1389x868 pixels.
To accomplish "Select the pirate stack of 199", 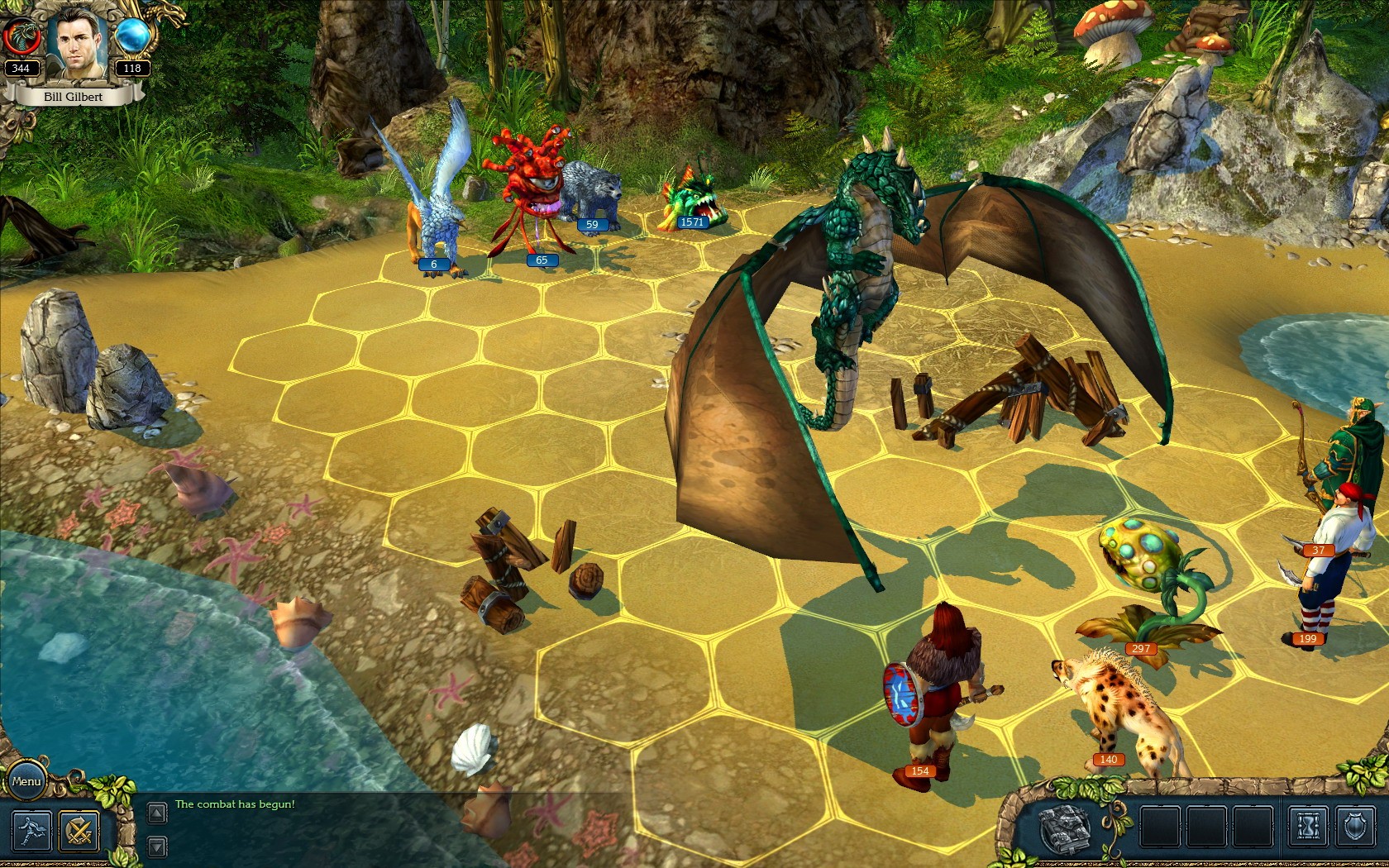I will pos(1316,570).
